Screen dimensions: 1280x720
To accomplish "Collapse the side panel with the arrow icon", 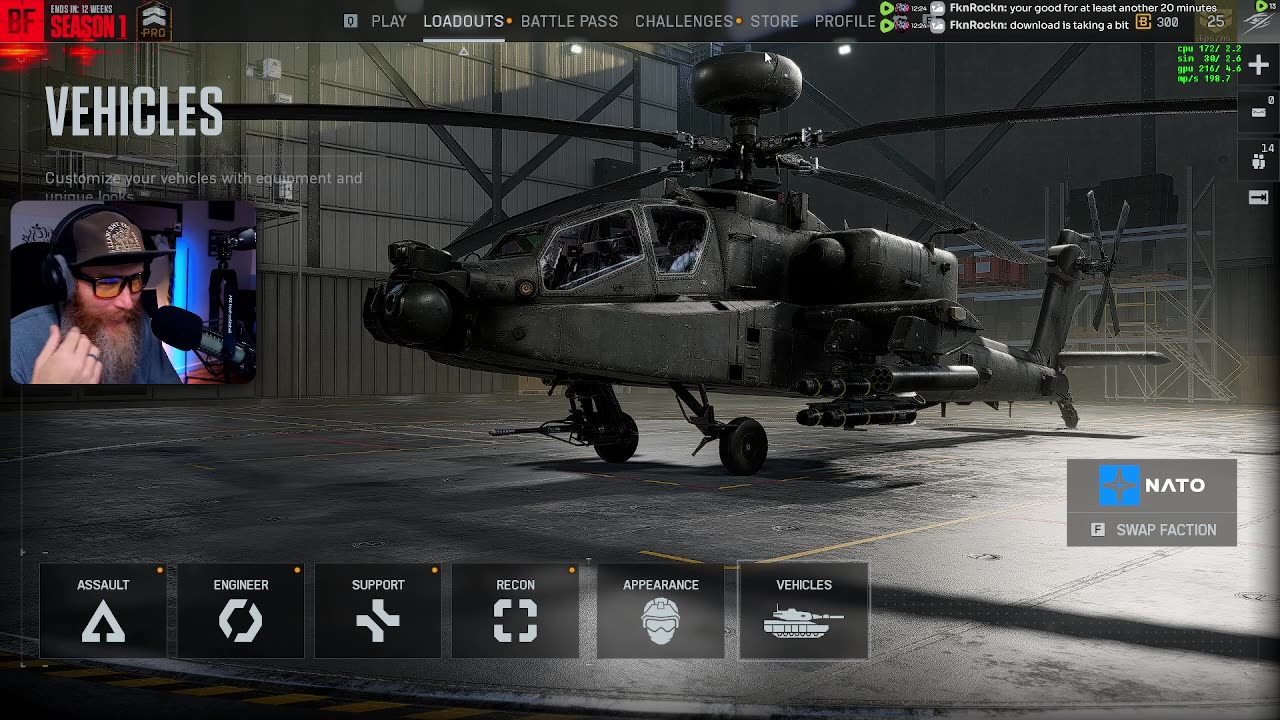I will pyautogui.click(x=1259, y=198).
